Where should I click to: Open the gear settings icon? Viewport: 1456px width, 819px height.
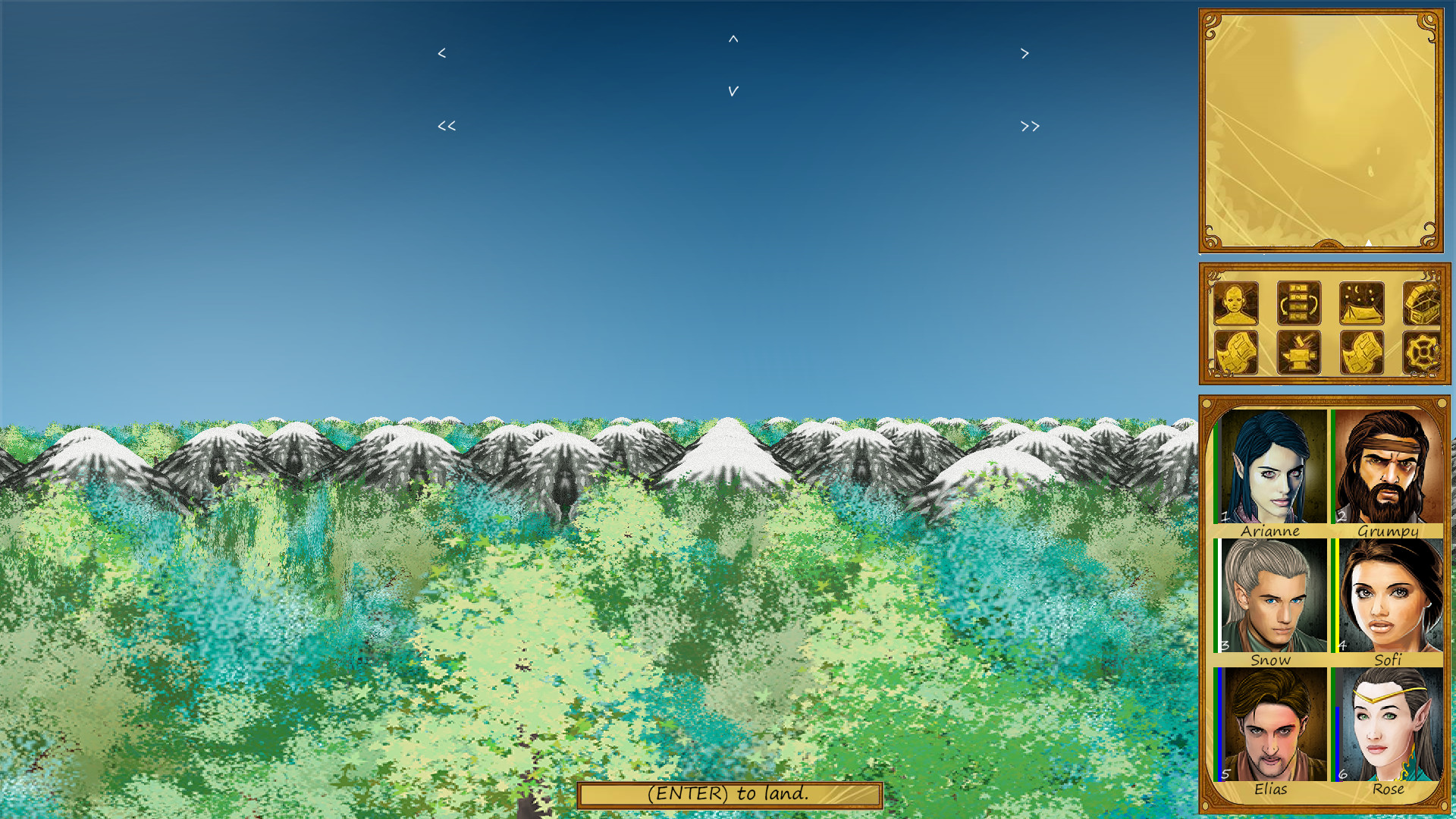tap(1422, 353)
